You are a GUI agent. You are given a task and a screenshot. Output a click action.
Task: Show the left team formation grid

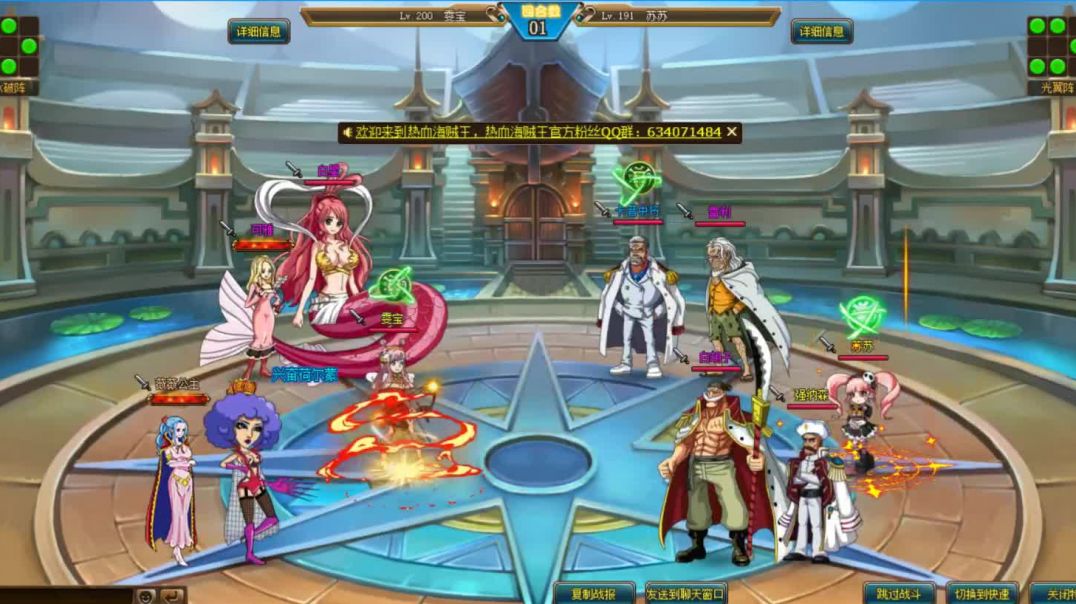19,46
